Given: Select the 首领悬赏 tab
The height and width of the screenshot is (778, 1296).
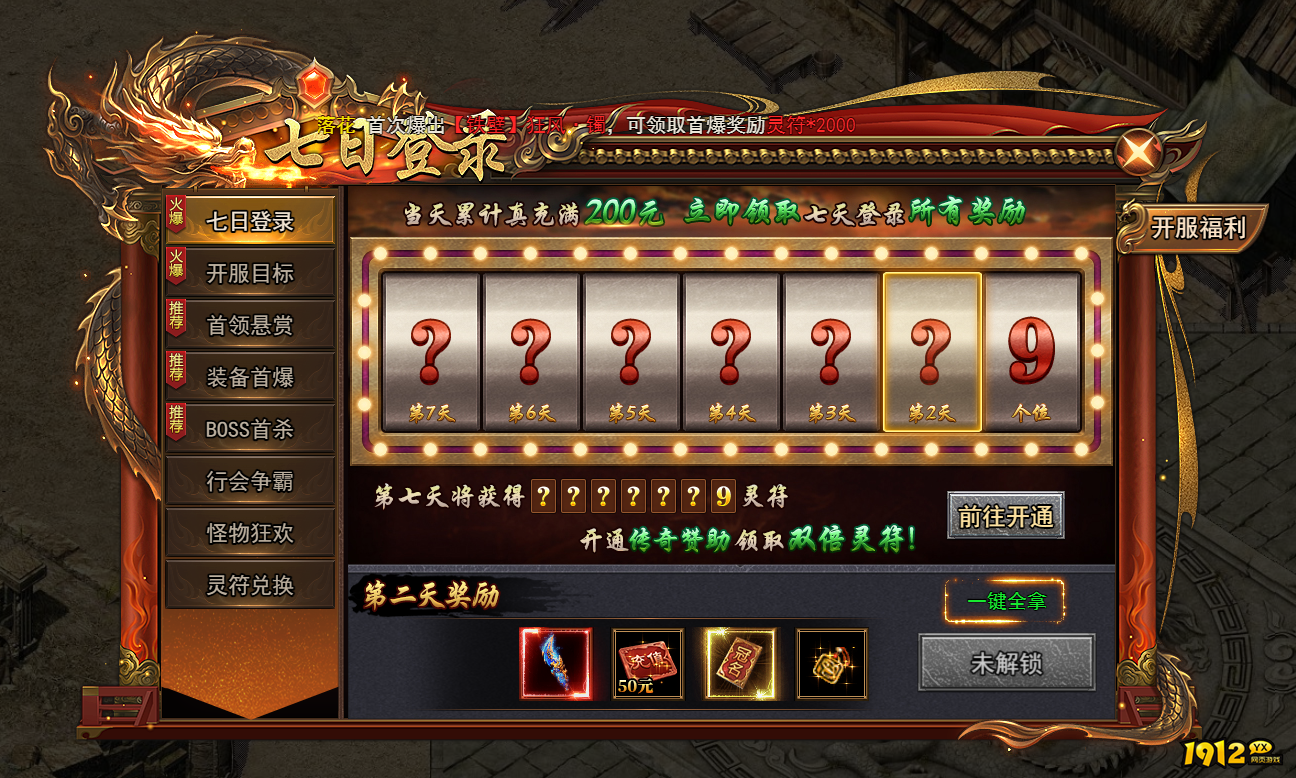Looking at the screenshot, I should click(250, 325).
